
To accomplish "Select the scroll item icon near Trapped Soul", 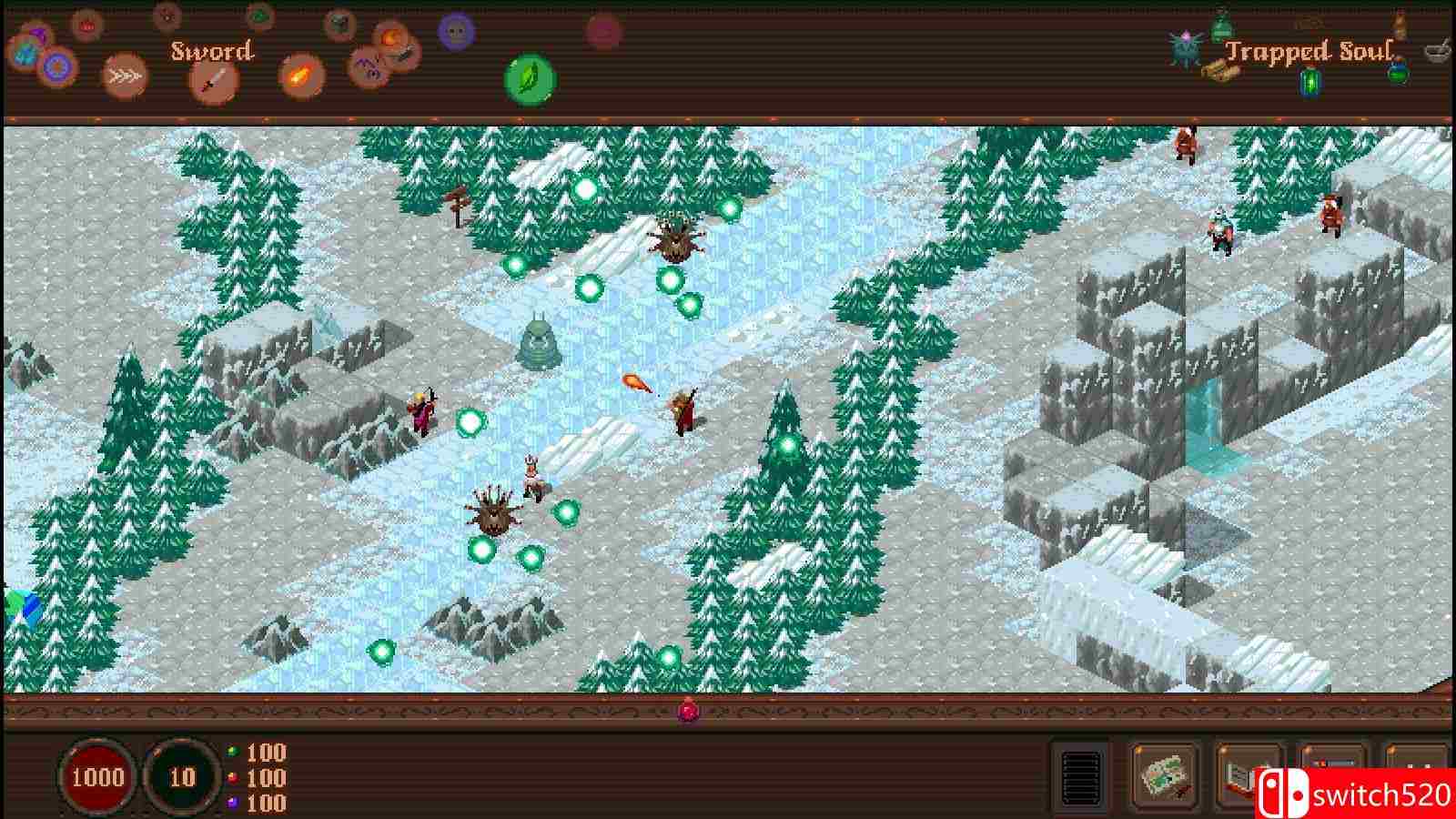I will coord(1219,73).
